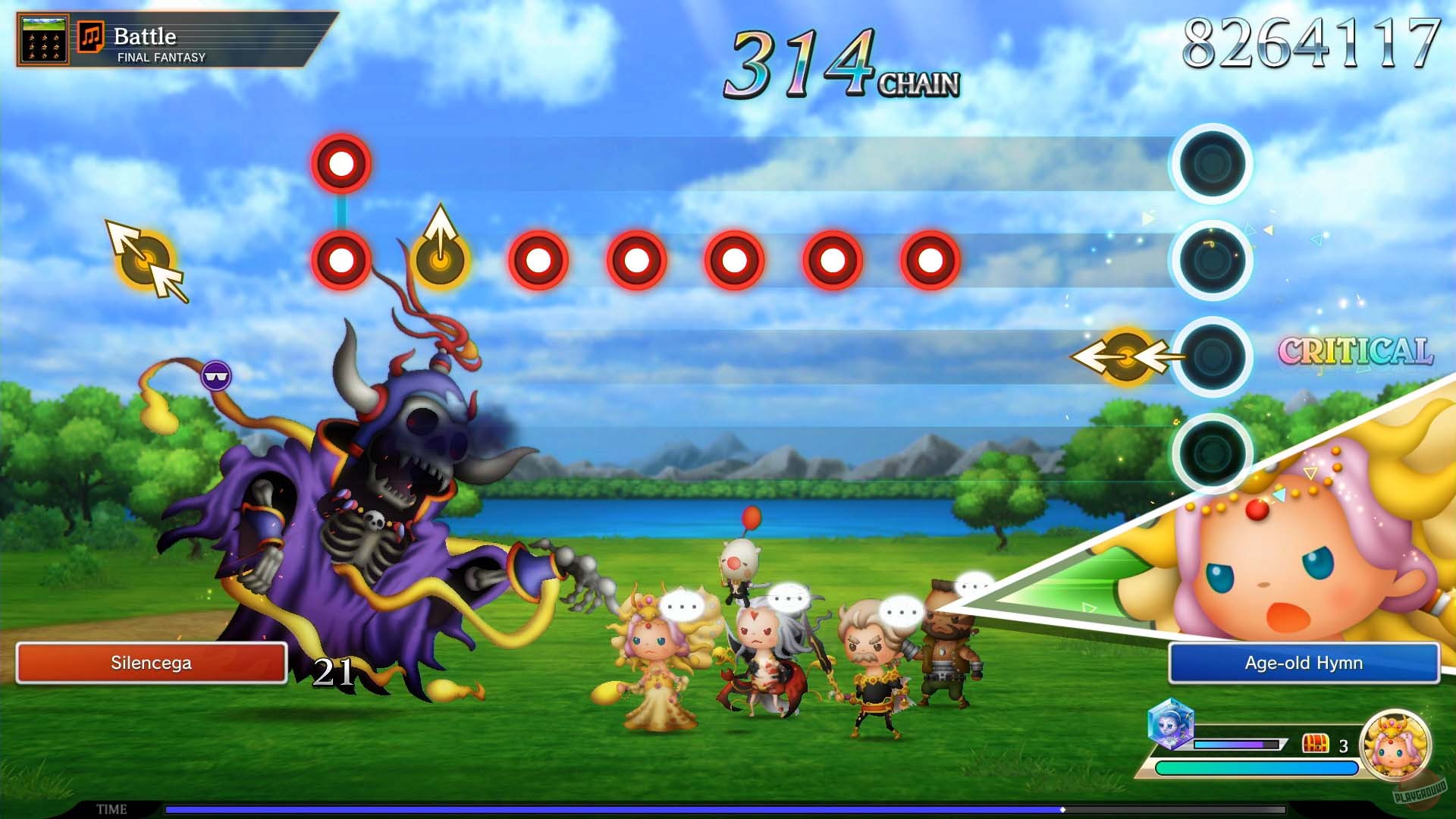The width and height of the screenshot is (1456, 819).
Task: Select the topmost dark target ring on the right
Action: click(x=1211, y=163)
